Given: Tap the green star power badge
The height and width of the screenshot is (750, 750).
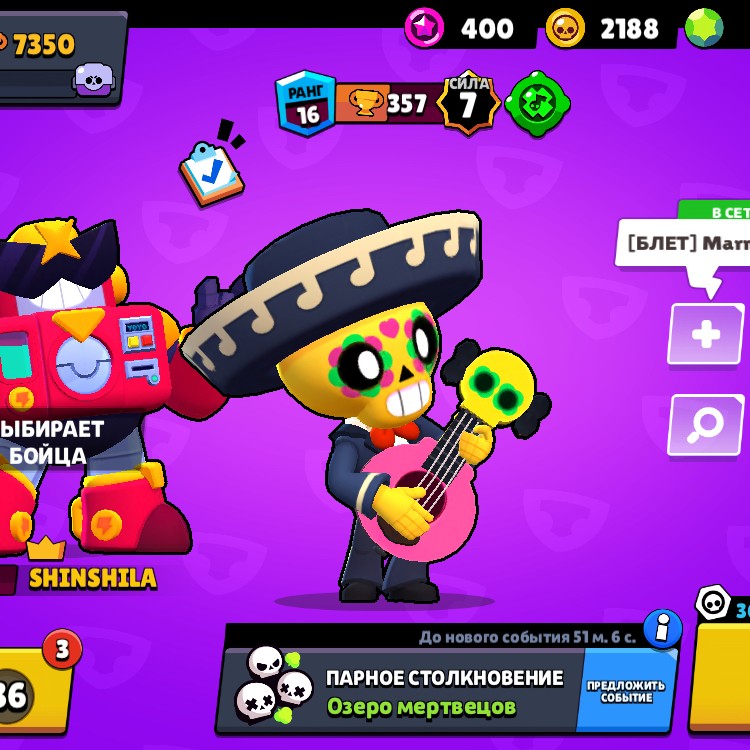Looking at the screenshot, I should 537,104.
